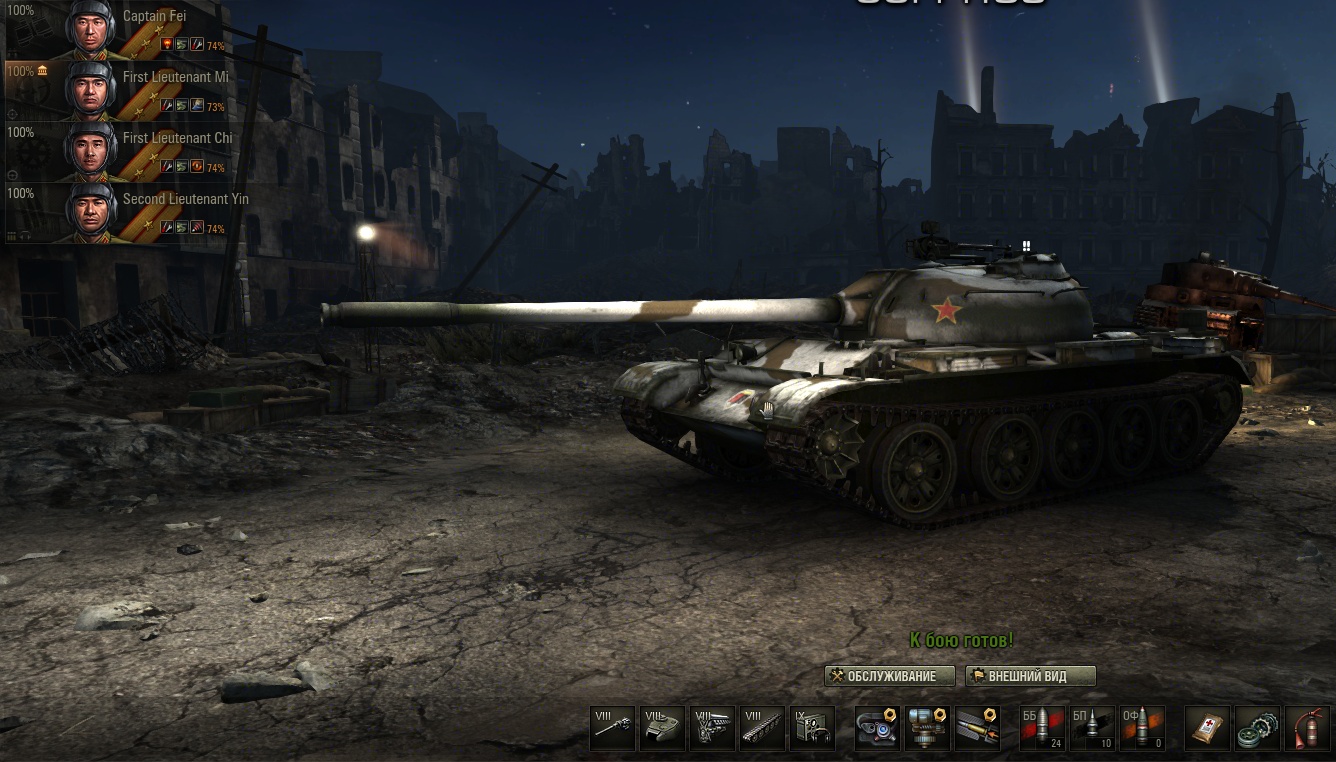Open the tier IX radio module slot
1336x762 pixels.
pyautogui.click(x=812, y=728)
